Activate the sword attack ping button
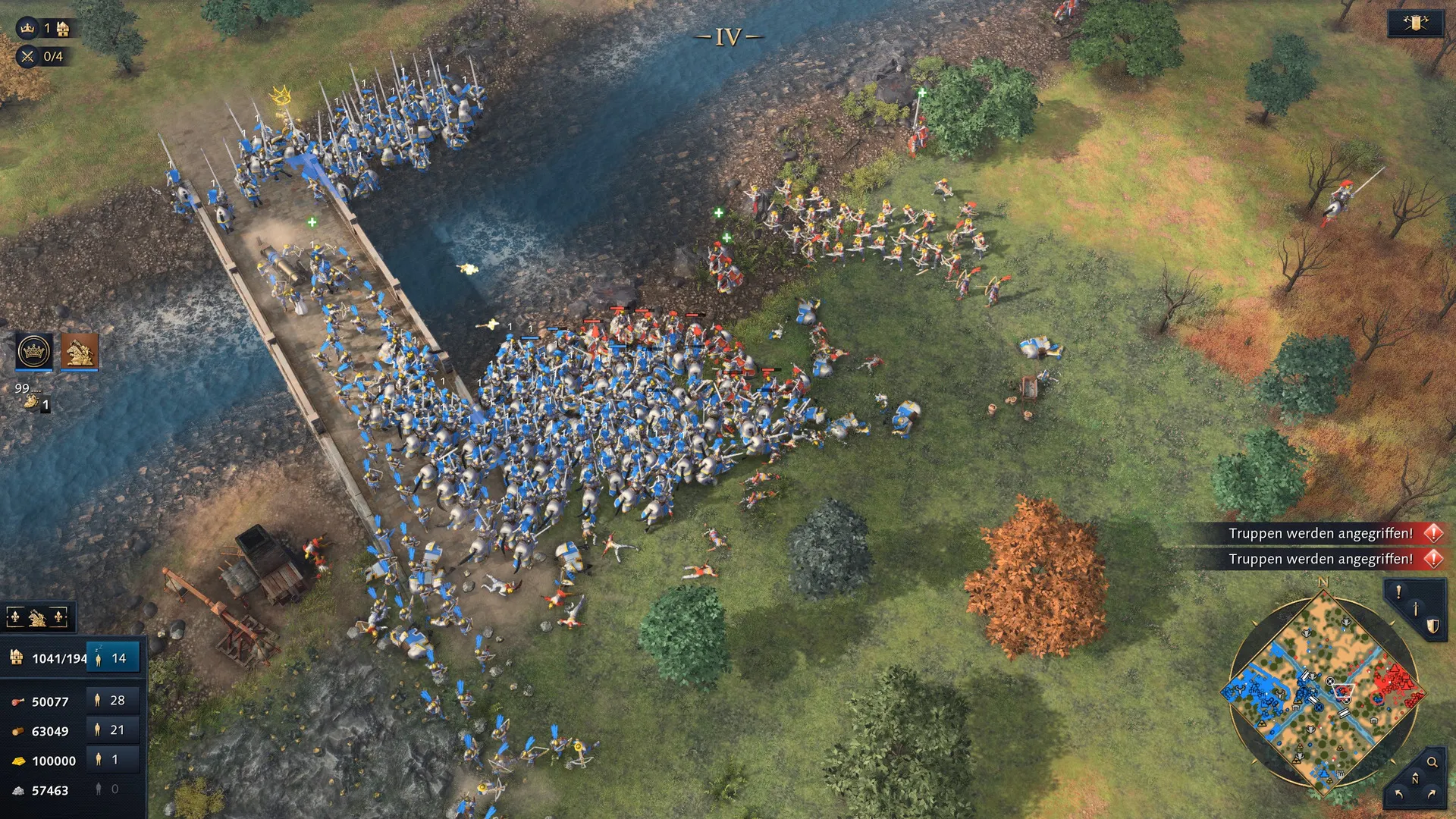The width and height of the screenshot is (1456, 819). (x=1415, y=609)
